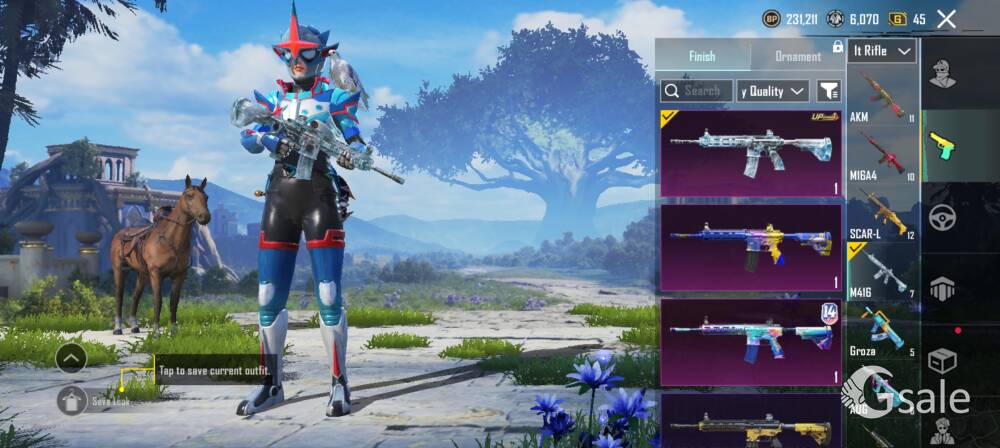1000x448 pixels.
Task: Open the Rifle weapon type dropdown
Action: pyautogui.click(x=882, y=51)
